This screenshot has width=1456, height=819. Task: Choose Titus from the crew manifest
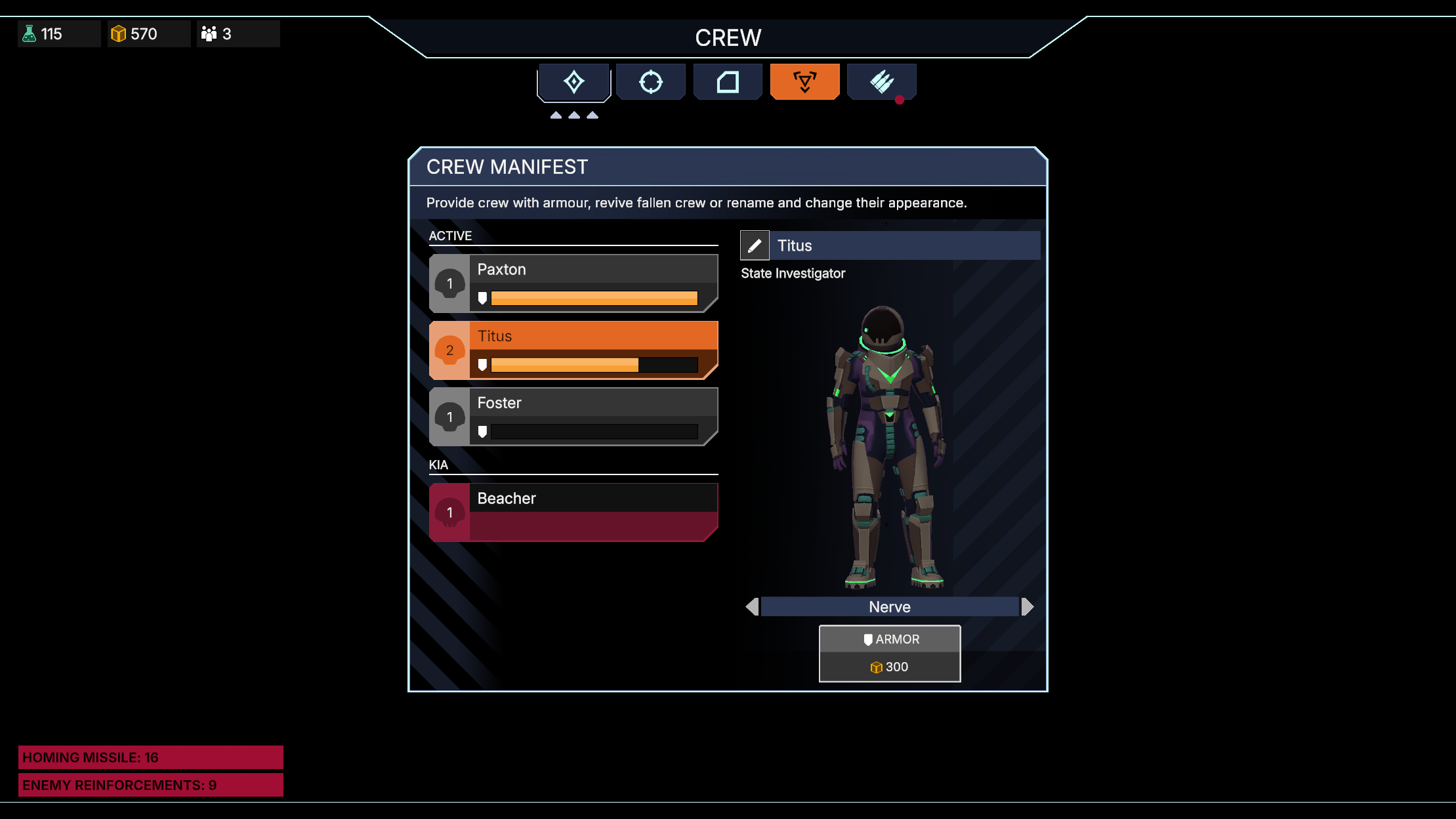[573, 350]
